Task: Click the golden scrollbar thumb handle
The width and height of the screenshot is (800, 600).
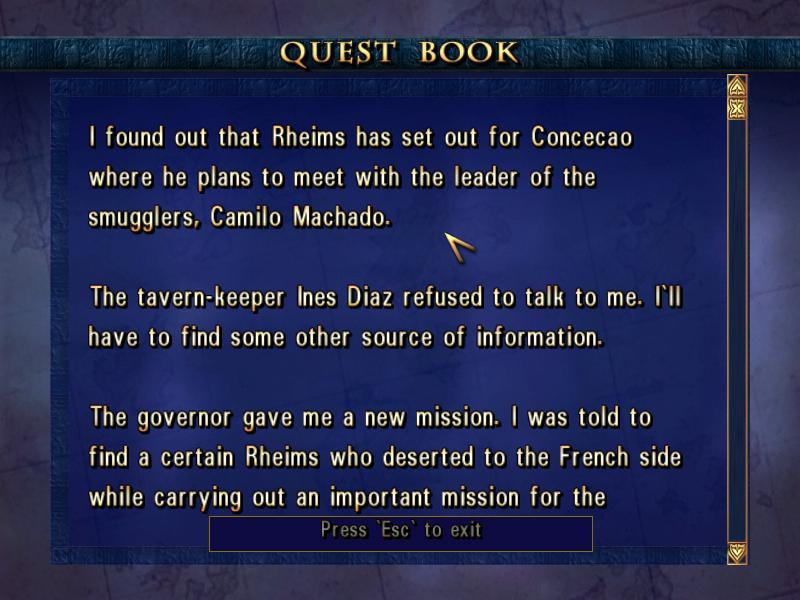Action: pyautogui.click(x=737, y=108)
